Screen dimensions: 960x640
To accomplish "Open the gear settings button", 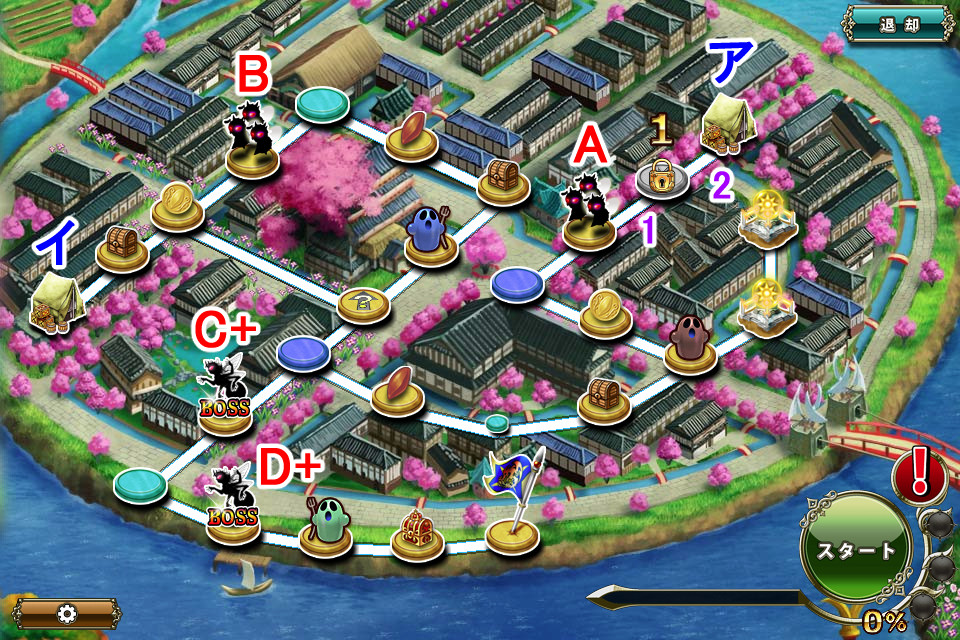I will (x=66, y=613).
